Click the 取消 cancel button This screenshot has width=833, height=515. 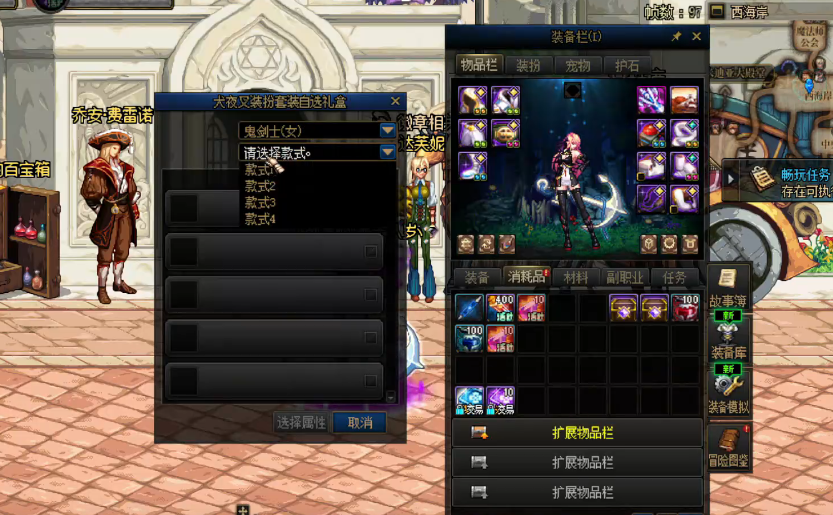click(x=359, y=423)
